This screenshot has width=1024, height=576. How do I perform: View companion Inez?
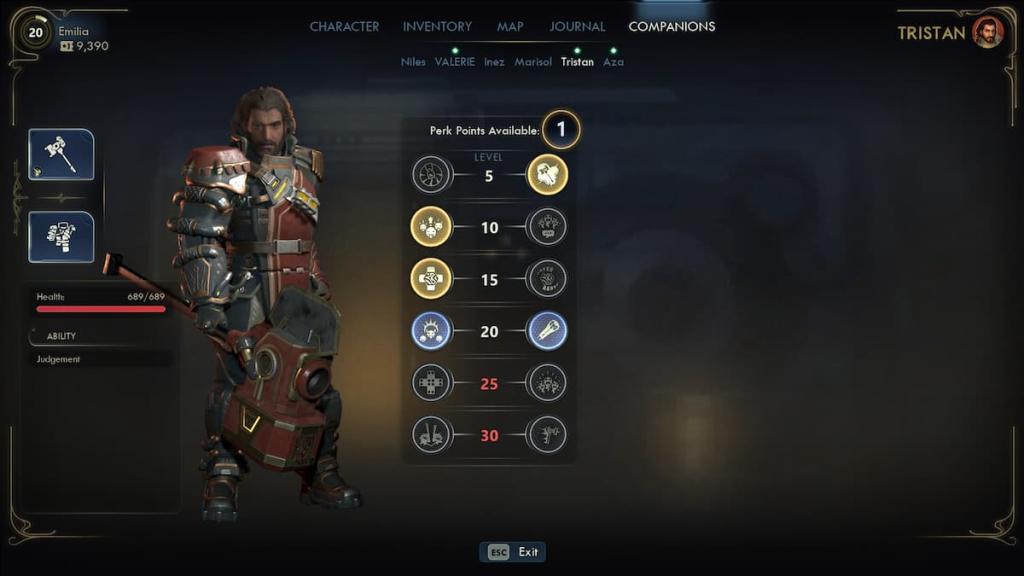coord(495,62)
